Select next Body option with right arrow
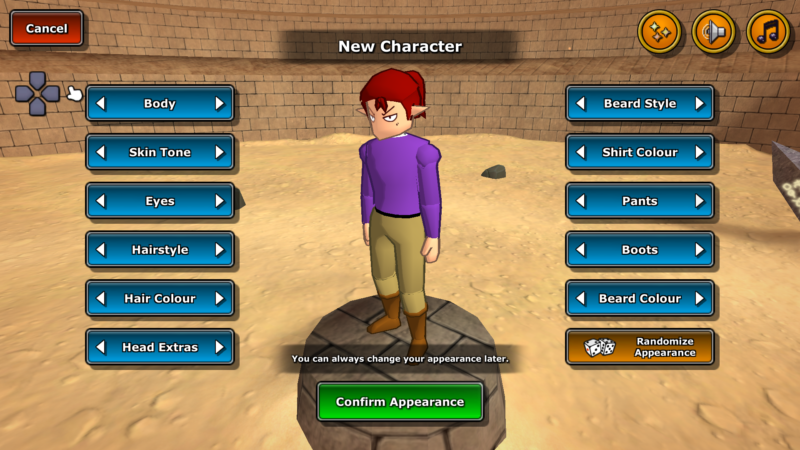 [x=219, y=103]
